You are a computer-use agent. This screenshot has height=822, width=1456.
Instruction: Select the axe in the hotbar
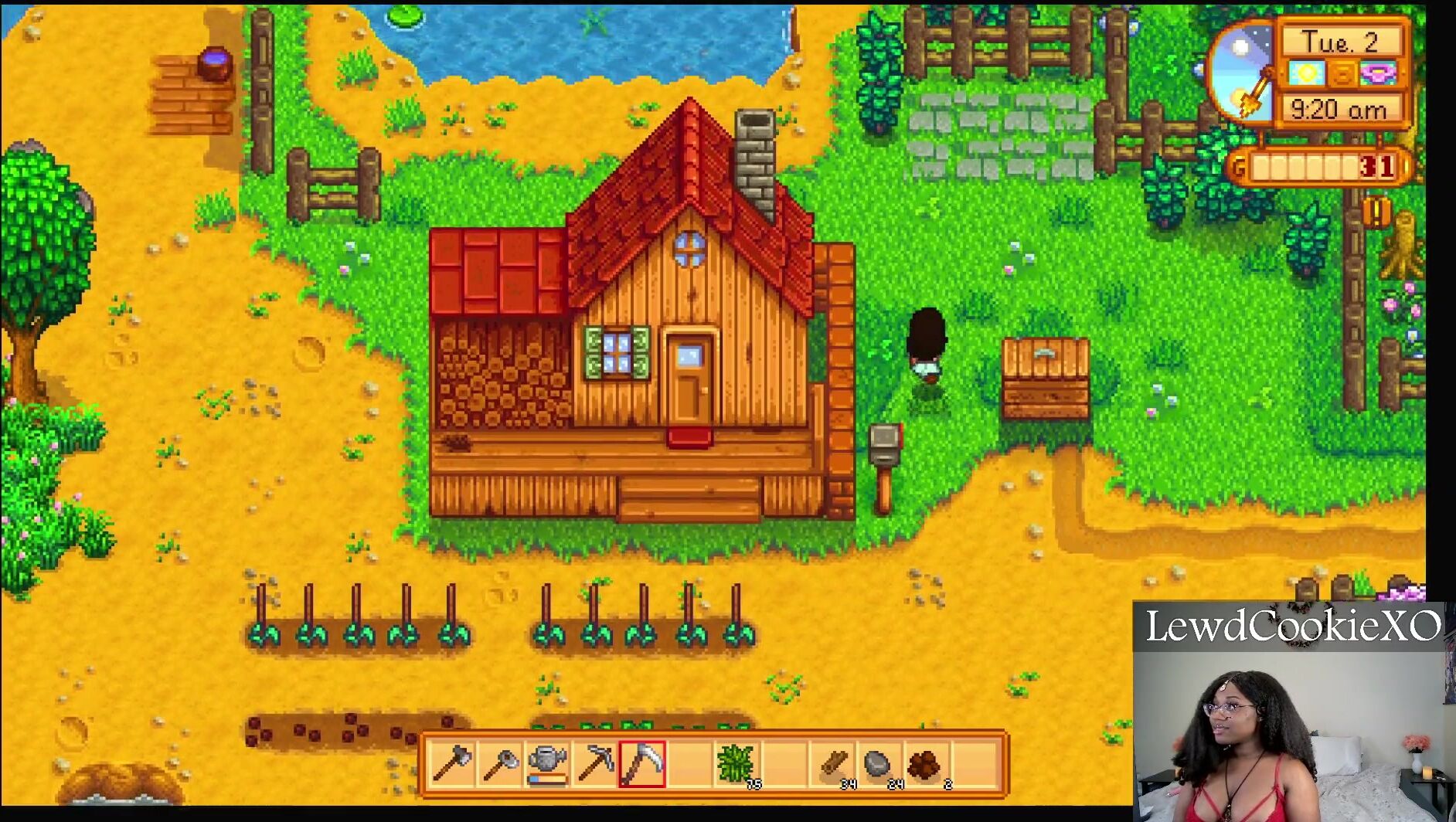pos(453,764)
